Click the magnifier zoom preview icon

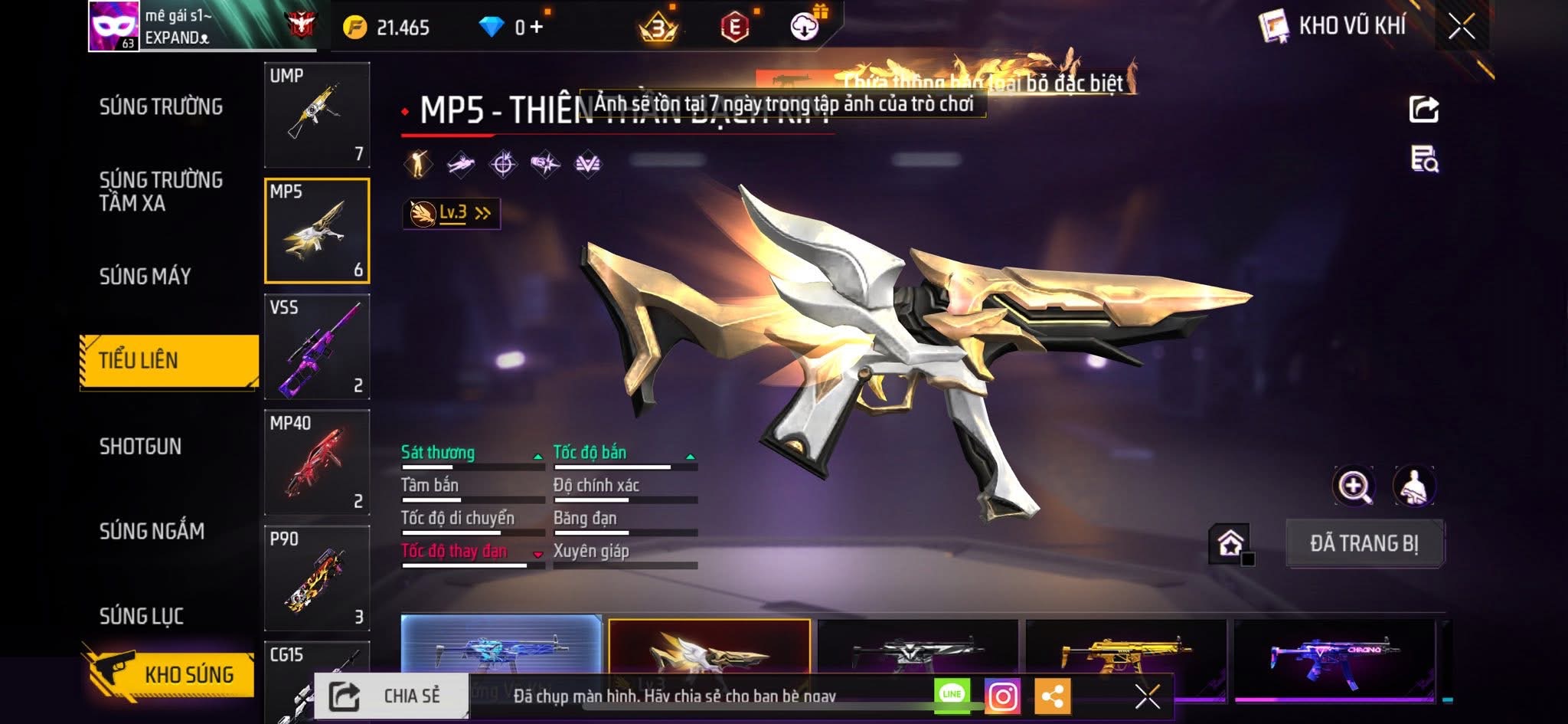point(1354,486)
